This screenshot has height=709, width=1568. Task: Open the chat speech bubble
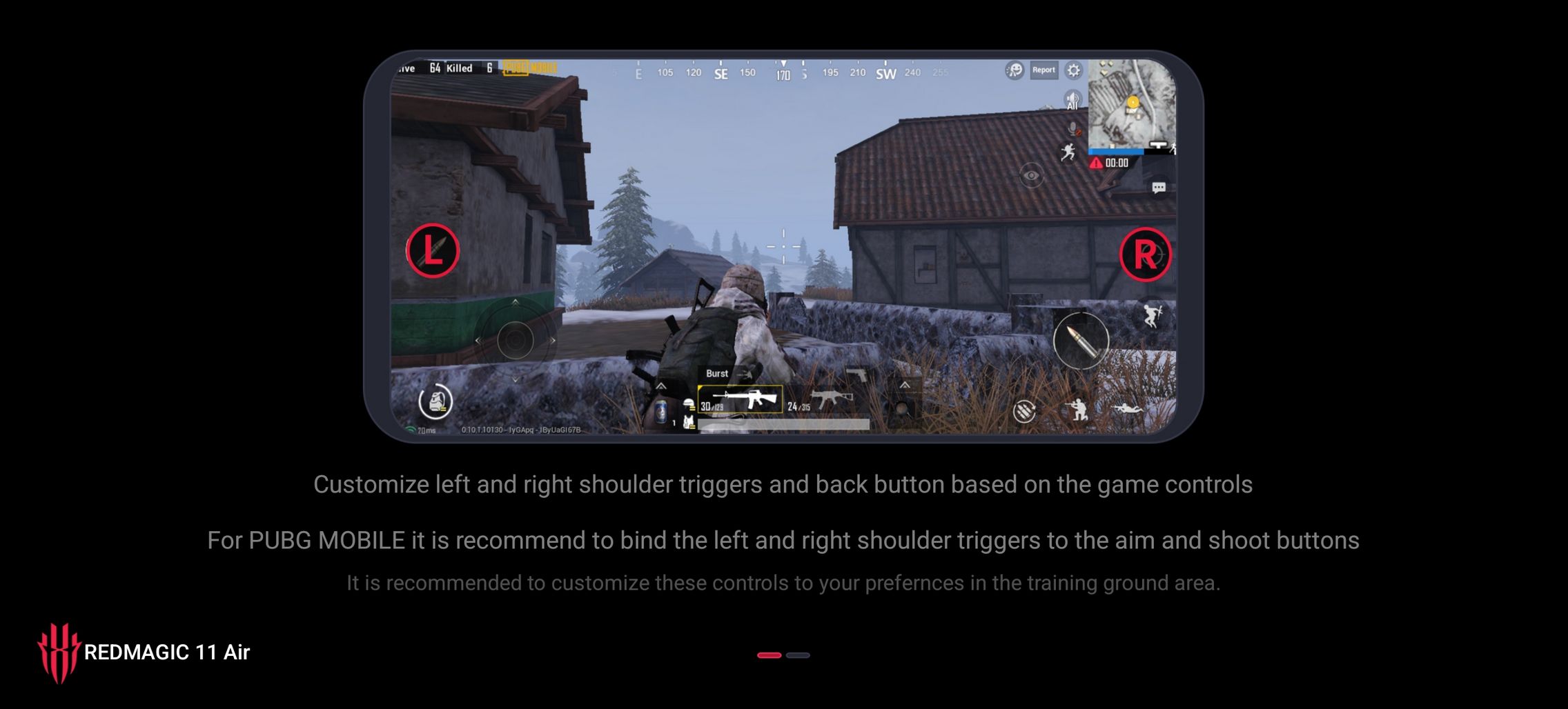click(x=1159, y=188)
